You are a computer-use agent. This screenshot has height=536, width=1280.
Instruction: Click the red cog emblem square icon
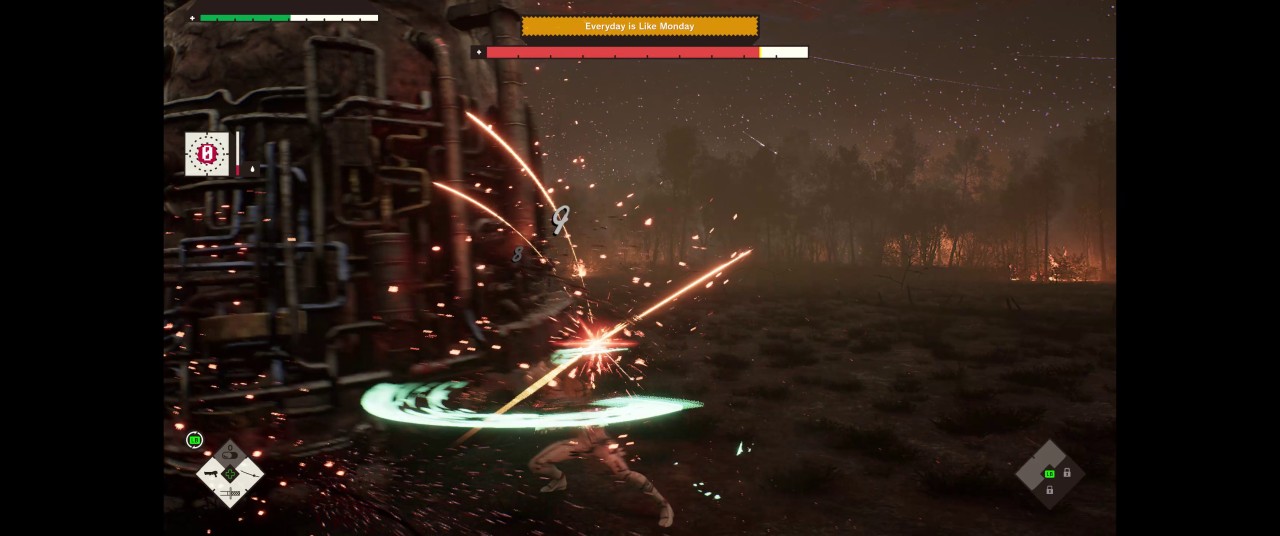pos(207,154)
